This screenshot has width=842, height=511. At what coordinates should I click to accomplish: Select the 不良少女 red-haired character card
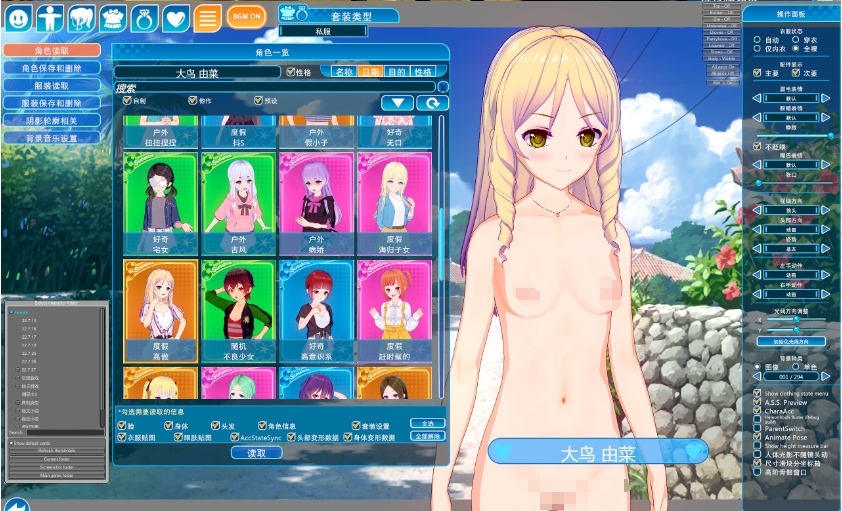(238, 311)
